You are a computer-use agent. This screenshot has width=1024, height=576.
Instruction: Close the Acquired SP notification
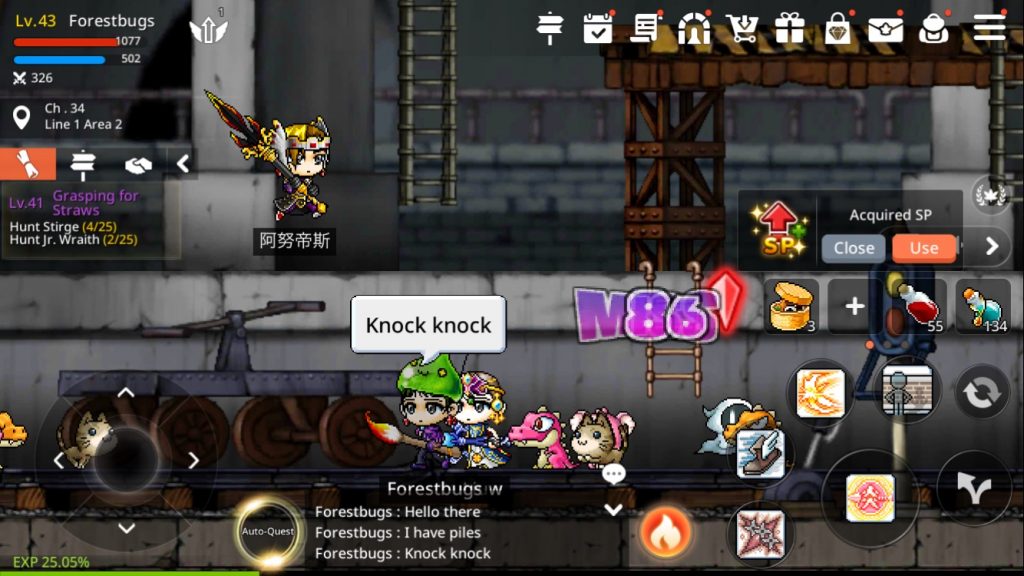854,248
